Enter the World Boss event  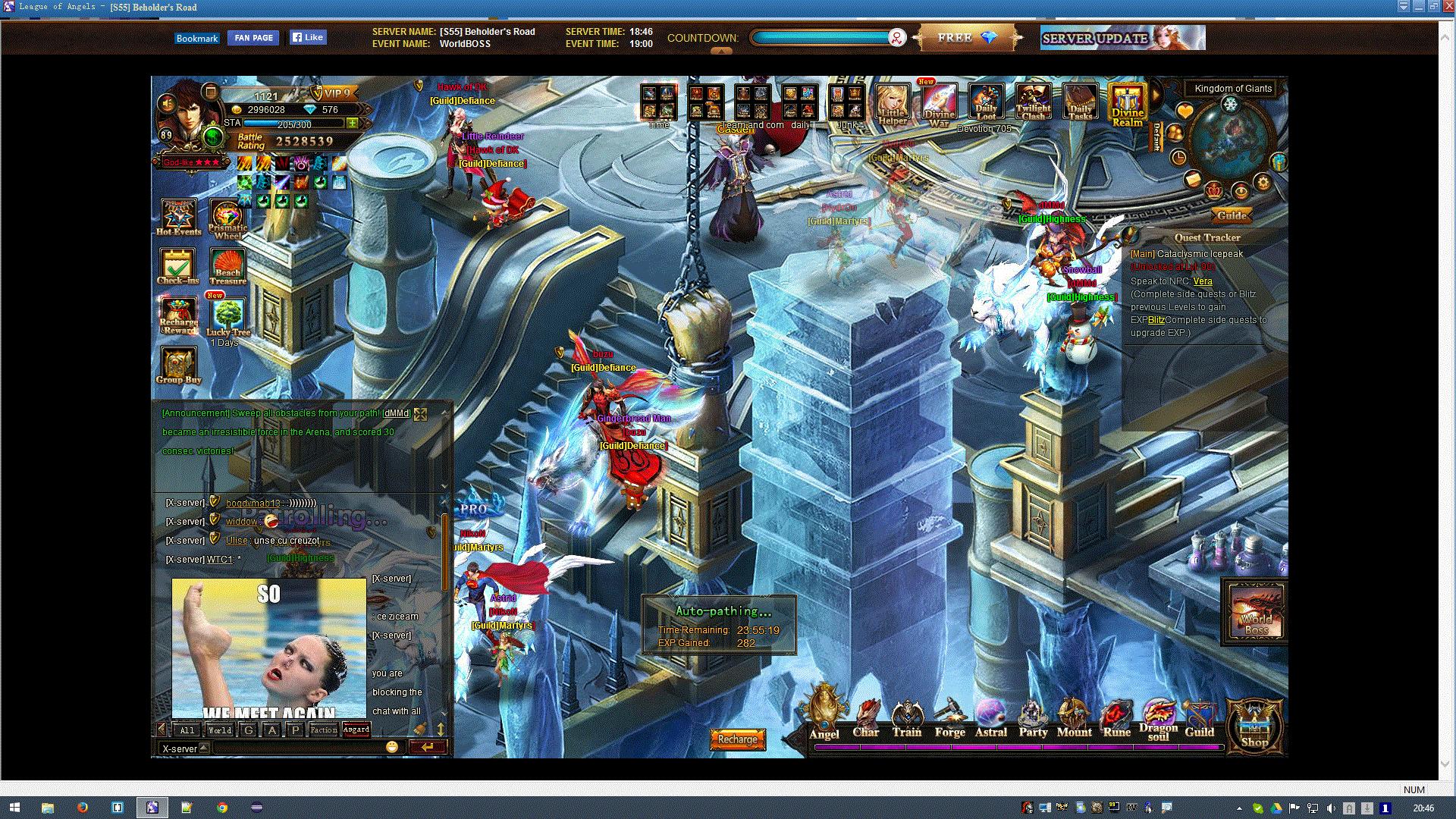click(1256, 612)
